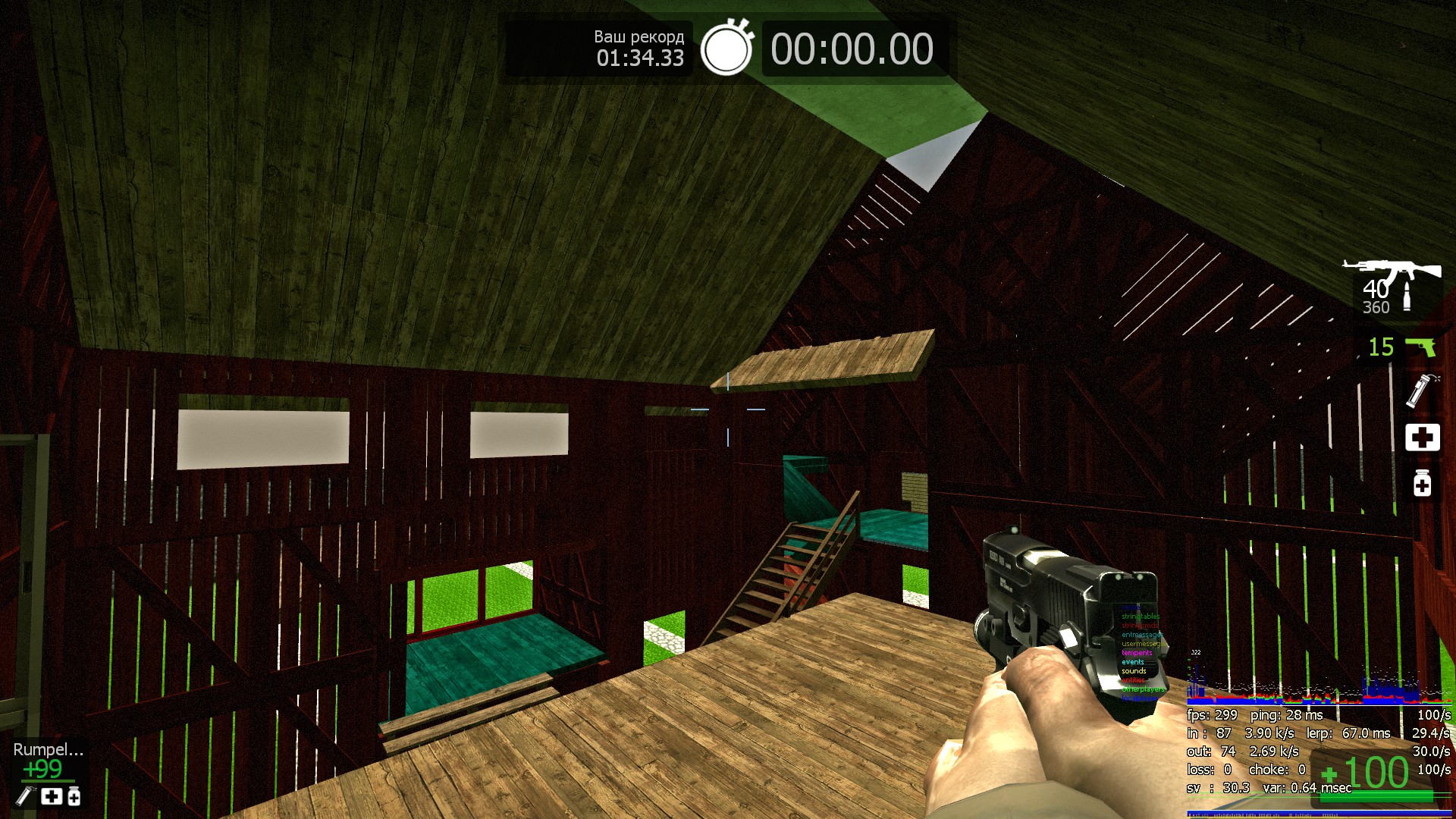Select the first aid kit in your weapon list
The width and height of the screenshot is (1456, 819).
pyautogui.click(x=1422, y=438)
